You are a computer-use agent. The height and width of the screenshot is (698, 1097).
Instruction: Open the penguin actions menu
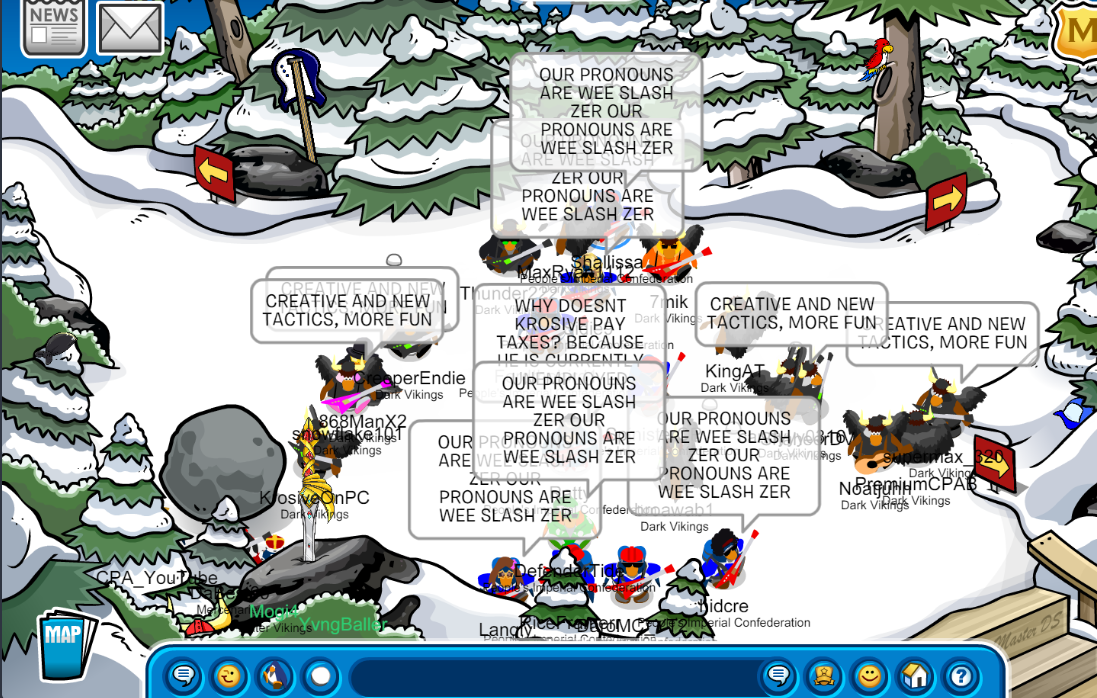tap(274, 676)
